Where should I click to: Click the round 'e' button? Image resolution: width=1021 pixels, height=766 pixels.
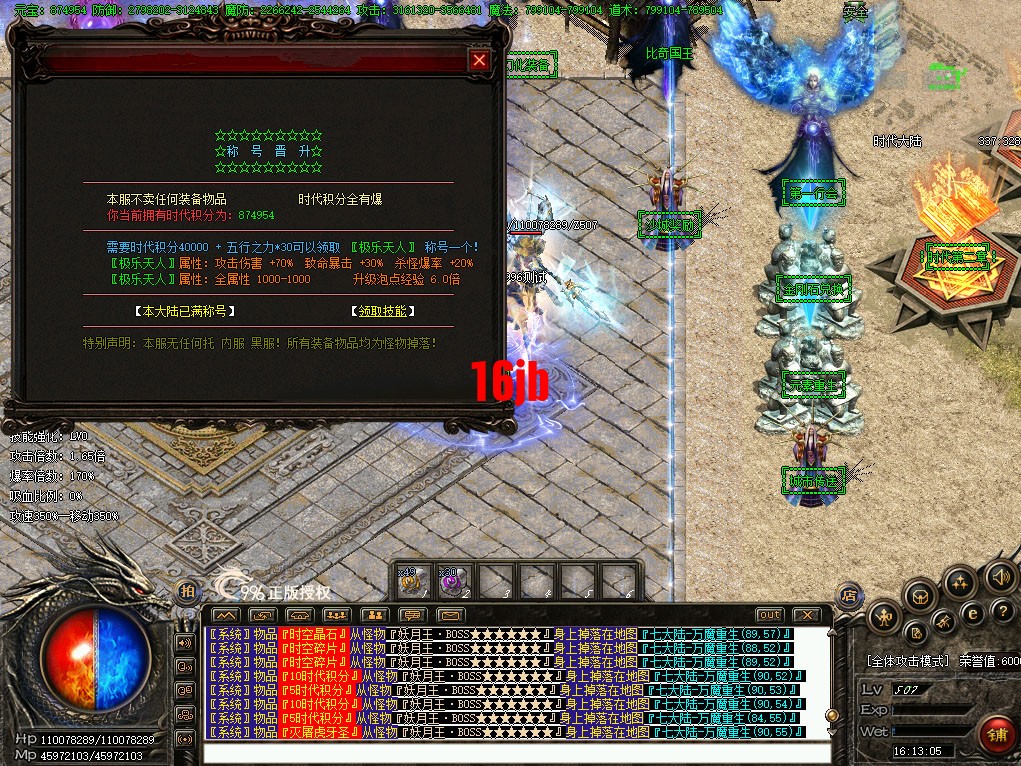tap(971, 612)
